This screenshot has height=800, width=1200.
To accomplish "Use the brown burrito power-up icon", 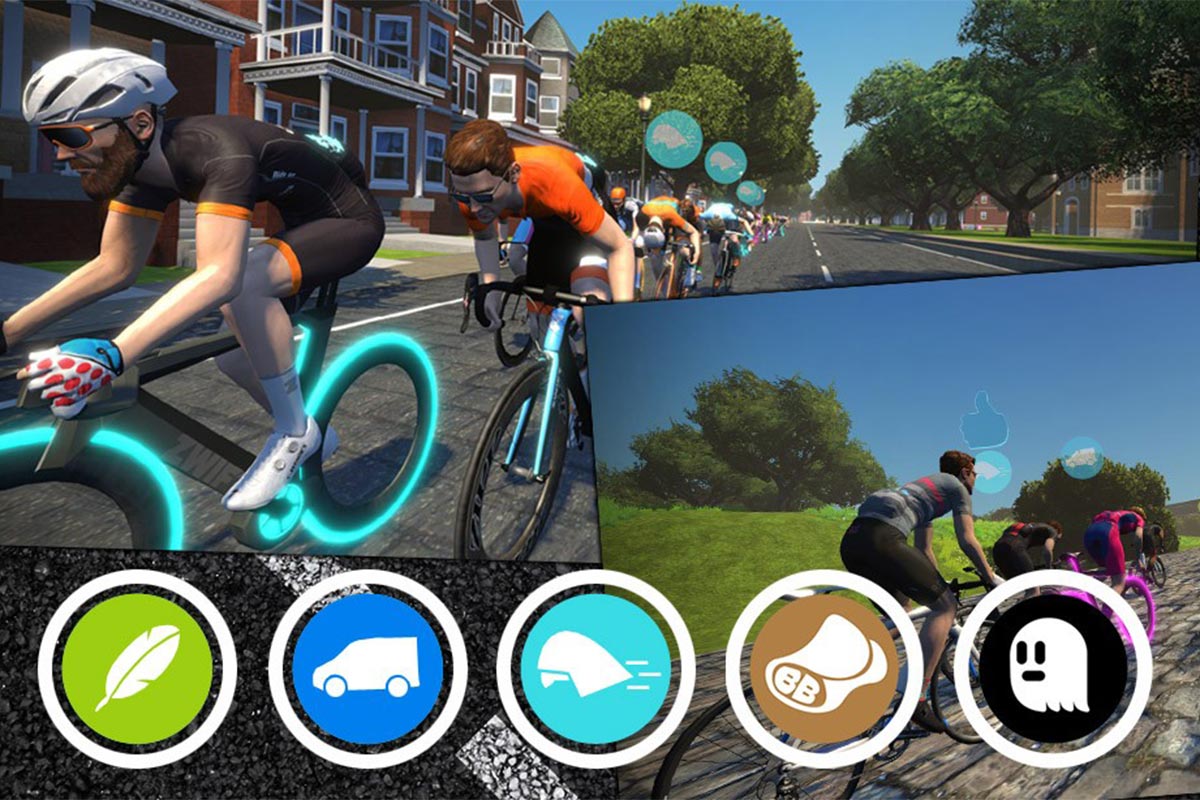I will tap(824, 668).
